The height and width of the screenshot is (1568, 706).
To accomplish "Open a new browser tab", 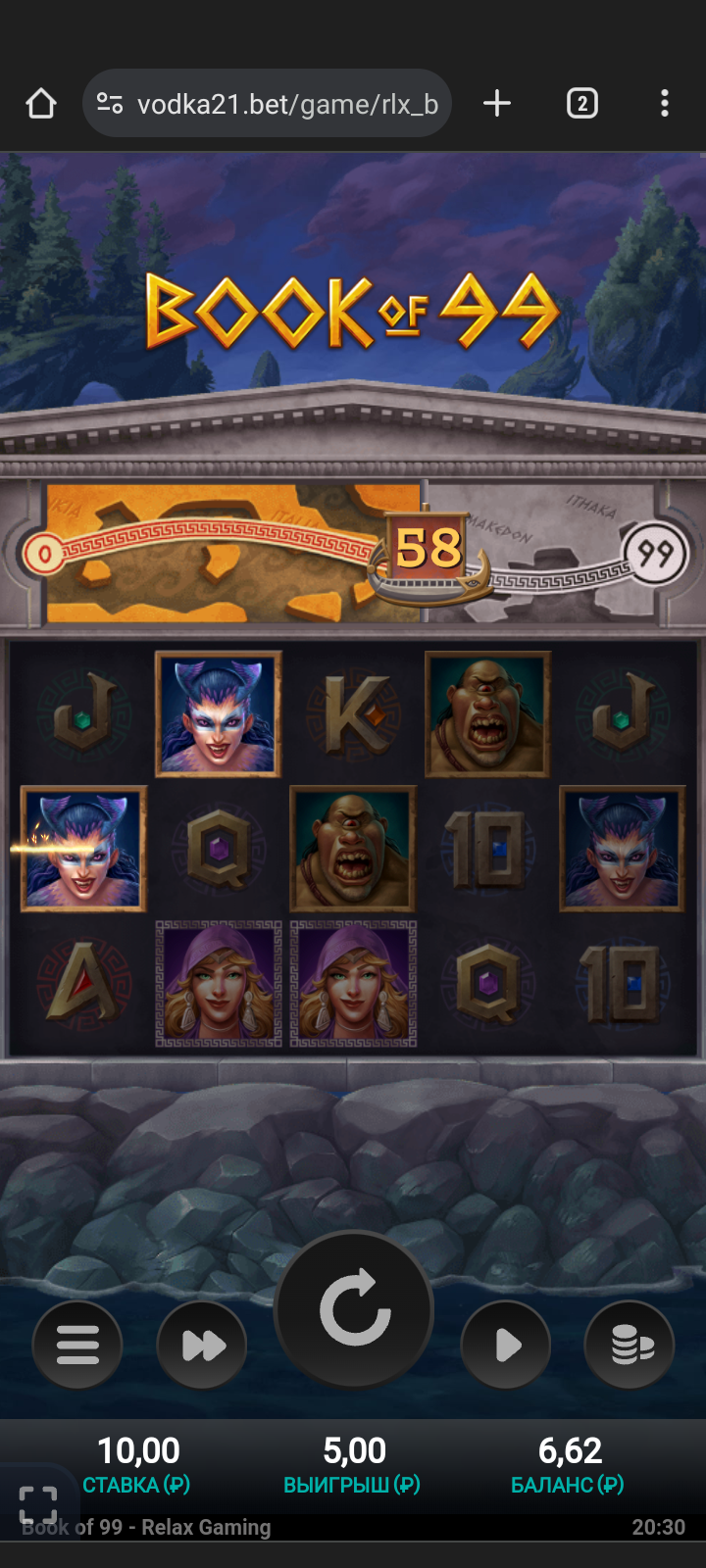I will [x=497, y=104].
